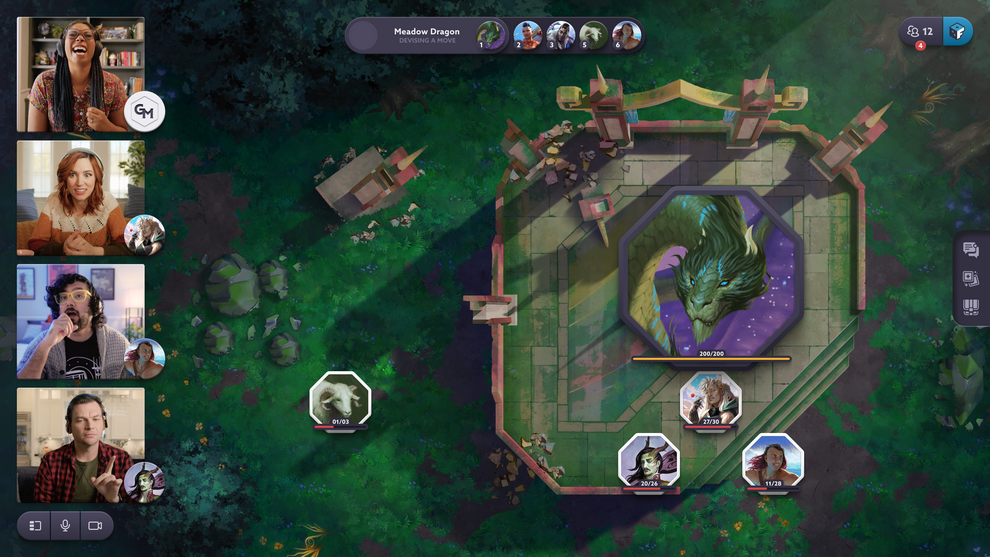The image size is (990, 557).
Task: Select the Meadow Dragon turn portrait numbered 1
Action: pyautogui.click(x=490, y=35)
